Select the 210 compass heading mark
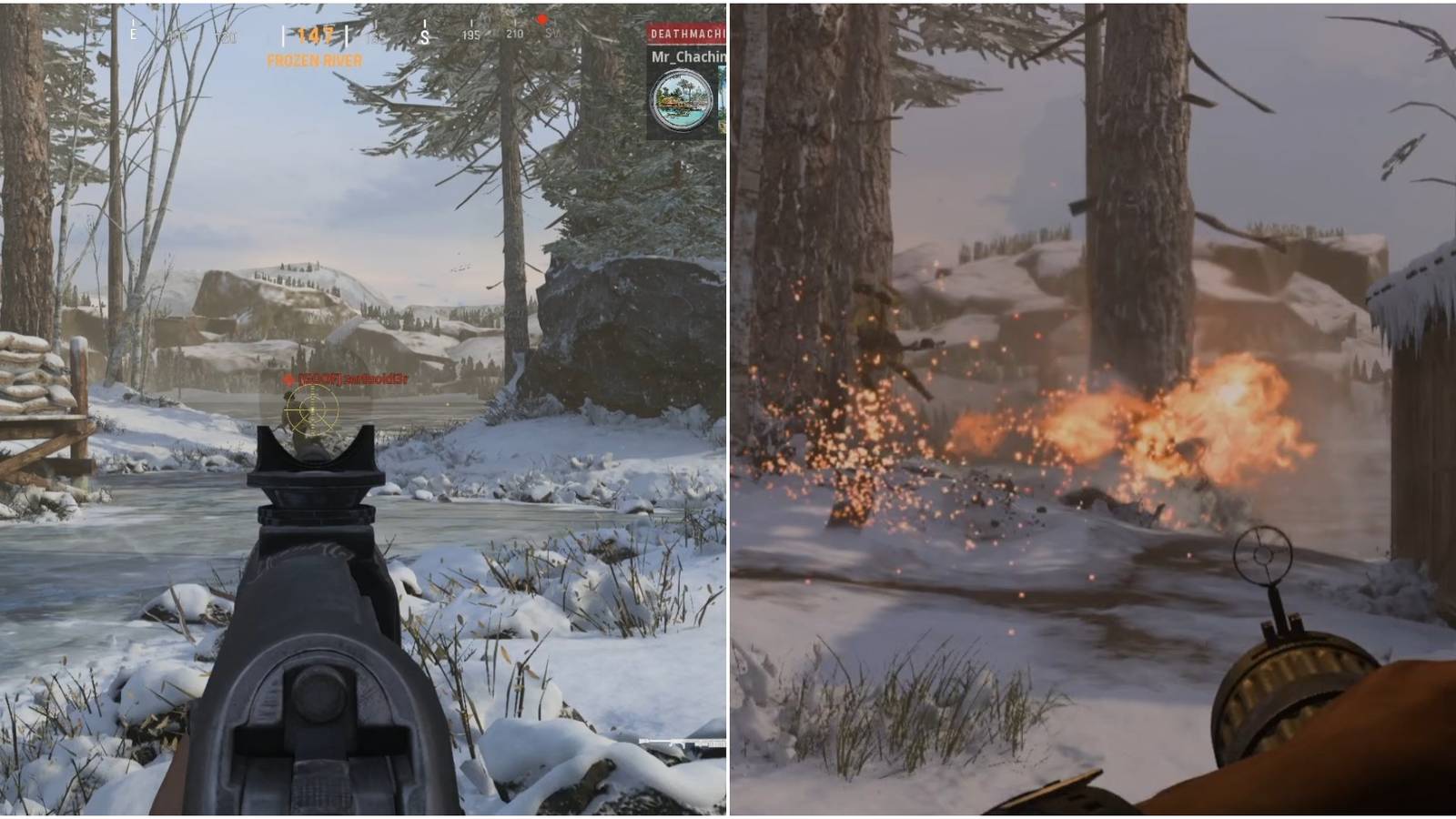 pos(516,35)
